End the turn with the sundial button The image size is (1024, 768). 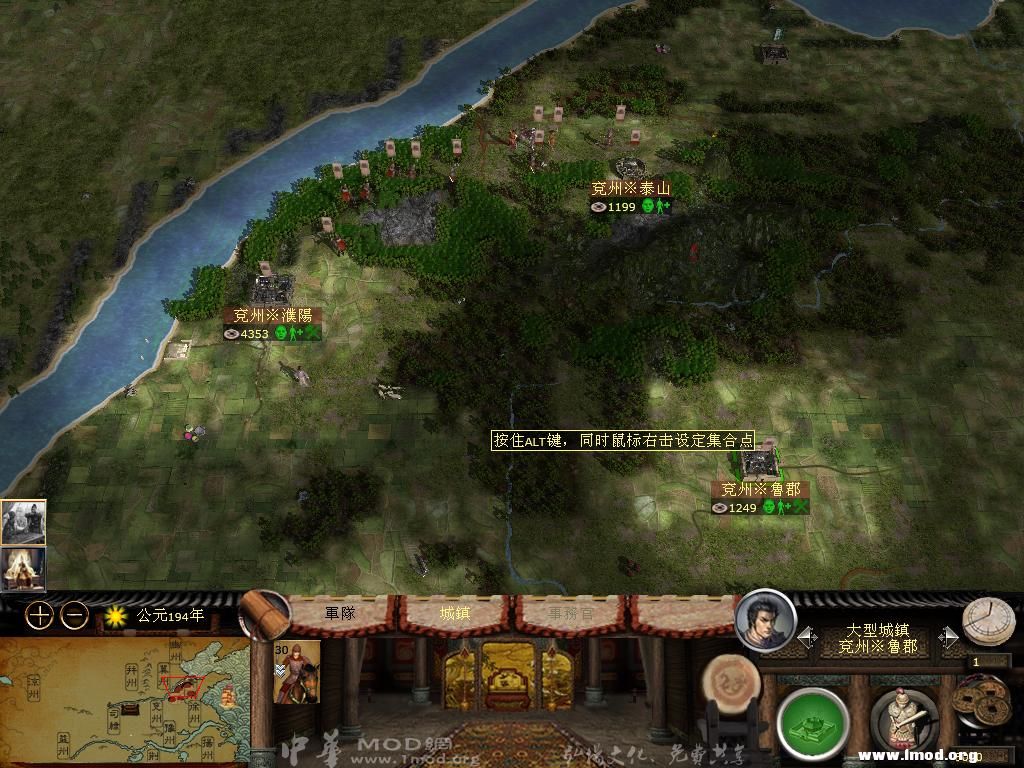click(987, 621)
